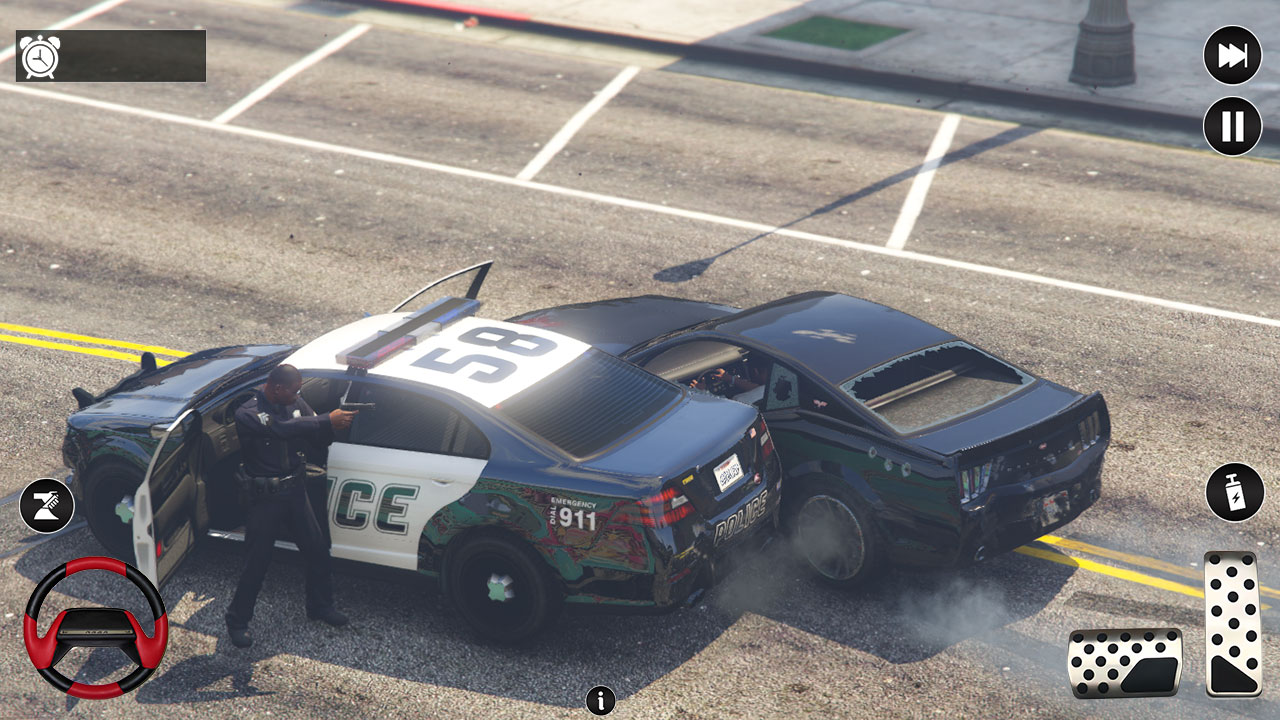Hit the wide brake pedal

point(1125,662)
